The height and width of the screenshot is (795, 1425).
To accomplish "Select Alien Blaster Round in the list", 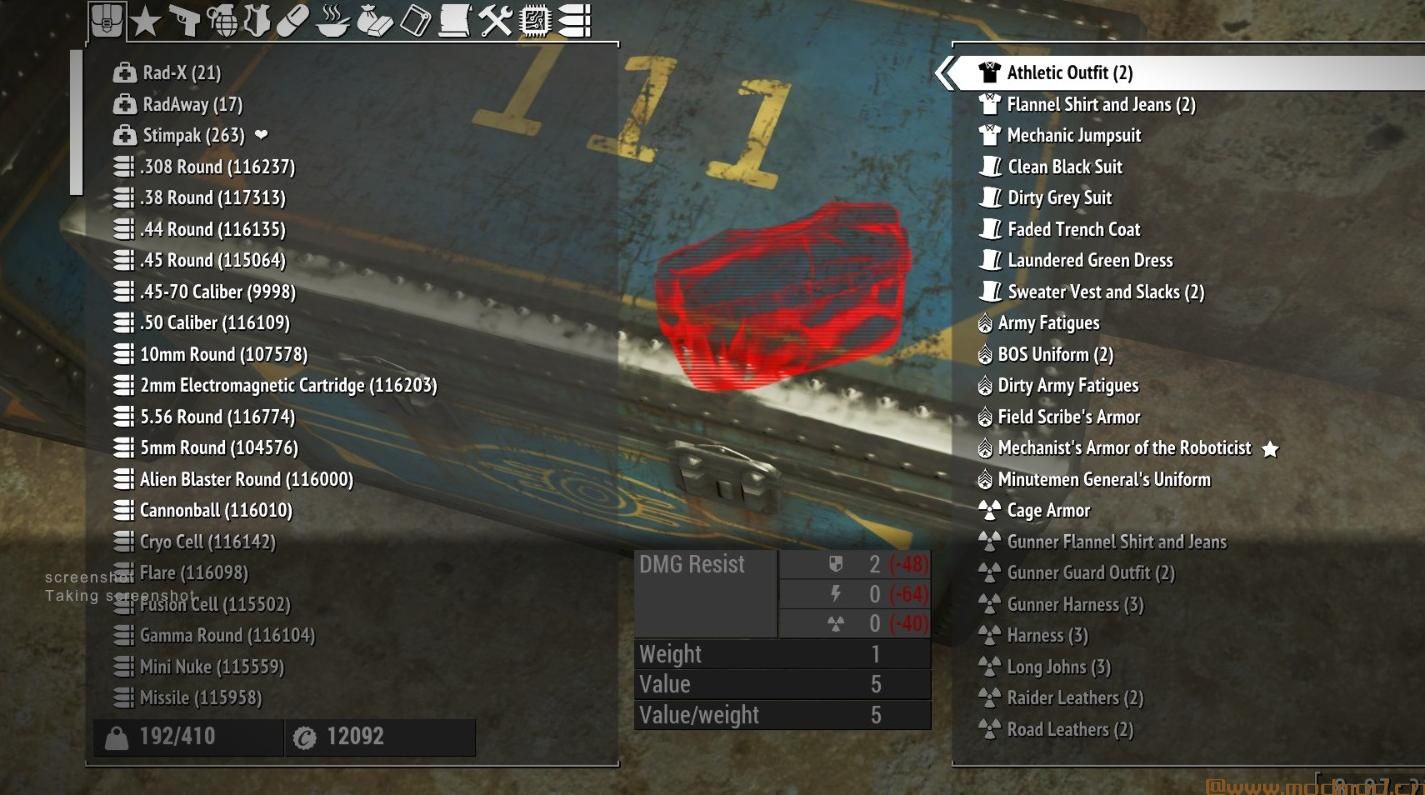I will pyautogui.click(x=246, y=479).
